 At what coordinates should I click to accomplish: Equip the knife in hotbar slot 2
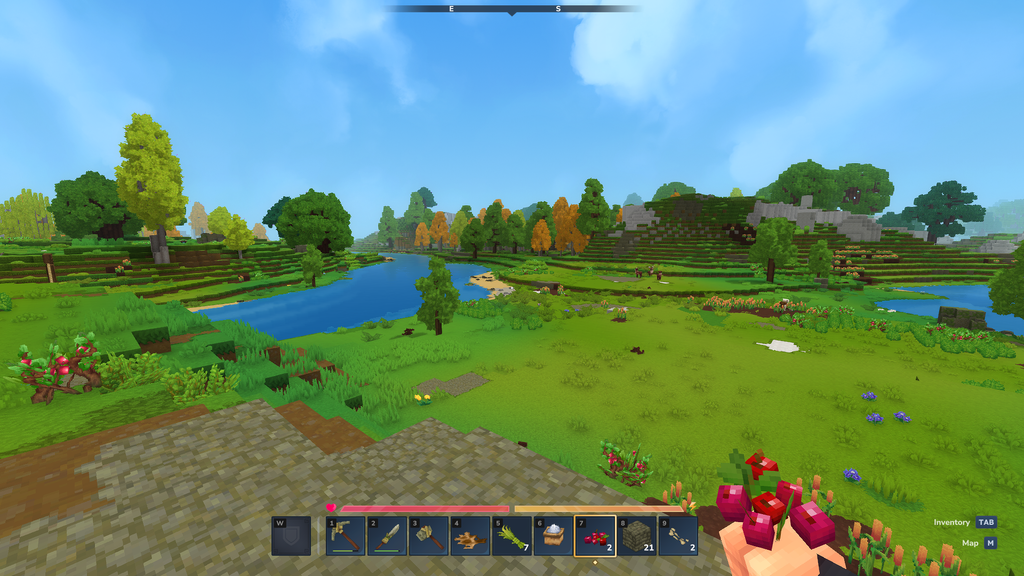[x=386, y=536]
